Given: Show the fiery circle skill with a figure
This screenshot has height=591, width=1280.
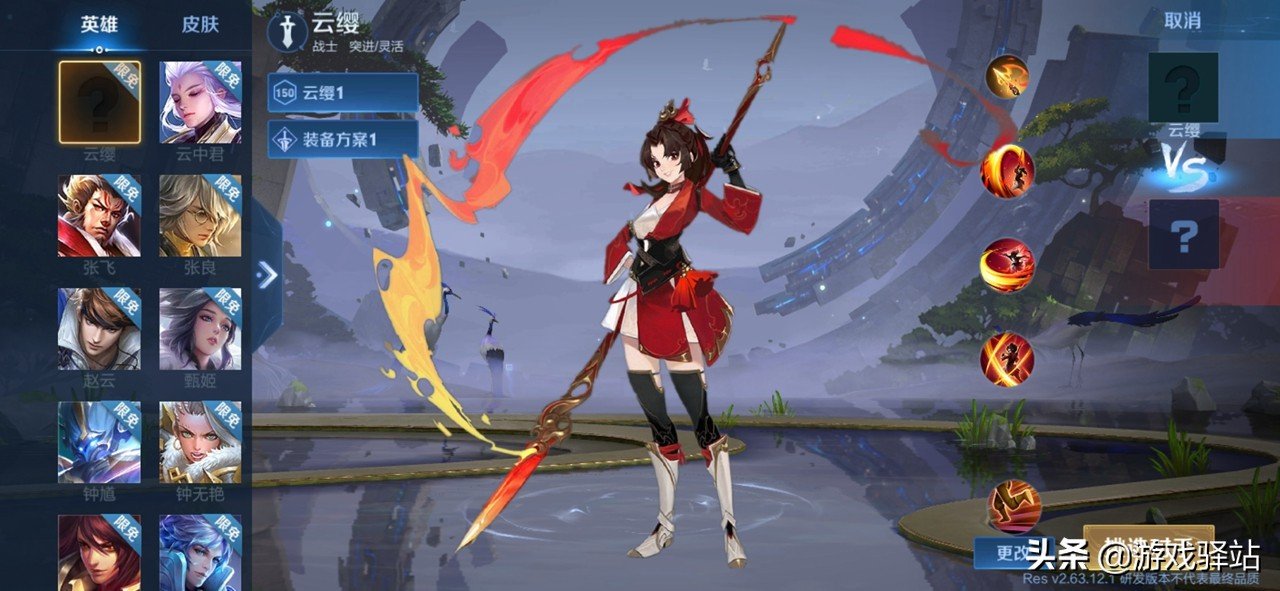Looking at the screenshot, I should (1007, 171).
